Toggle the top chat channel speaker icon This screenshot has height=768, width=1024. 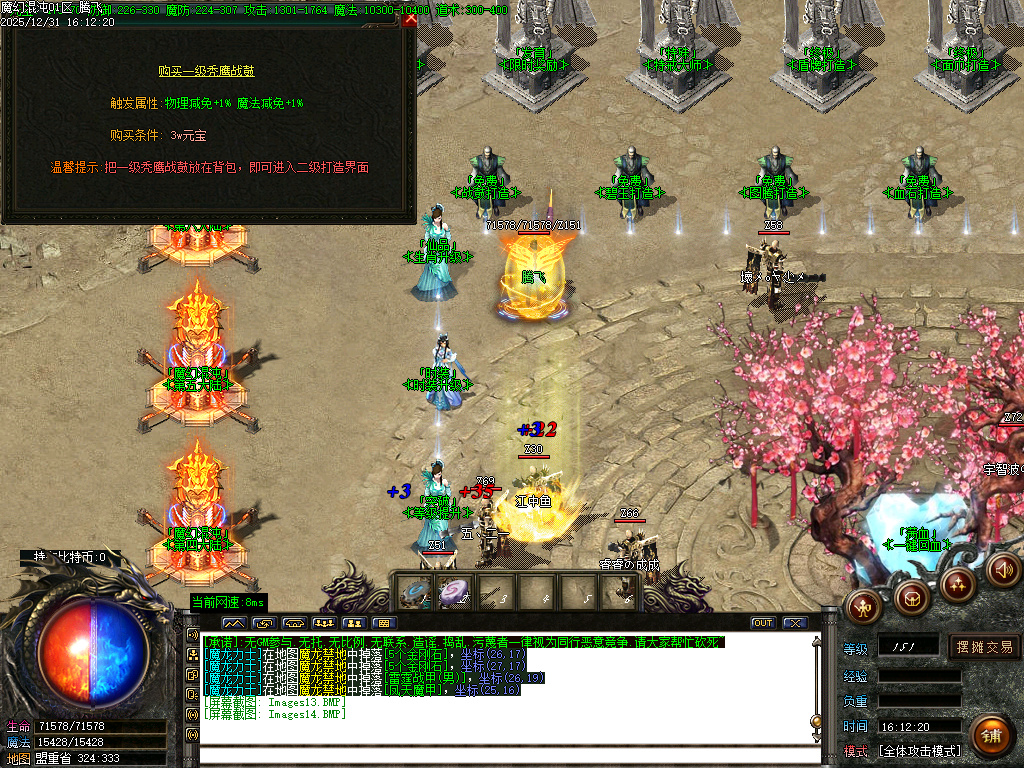pyautogui.click(x=192, y=635)
